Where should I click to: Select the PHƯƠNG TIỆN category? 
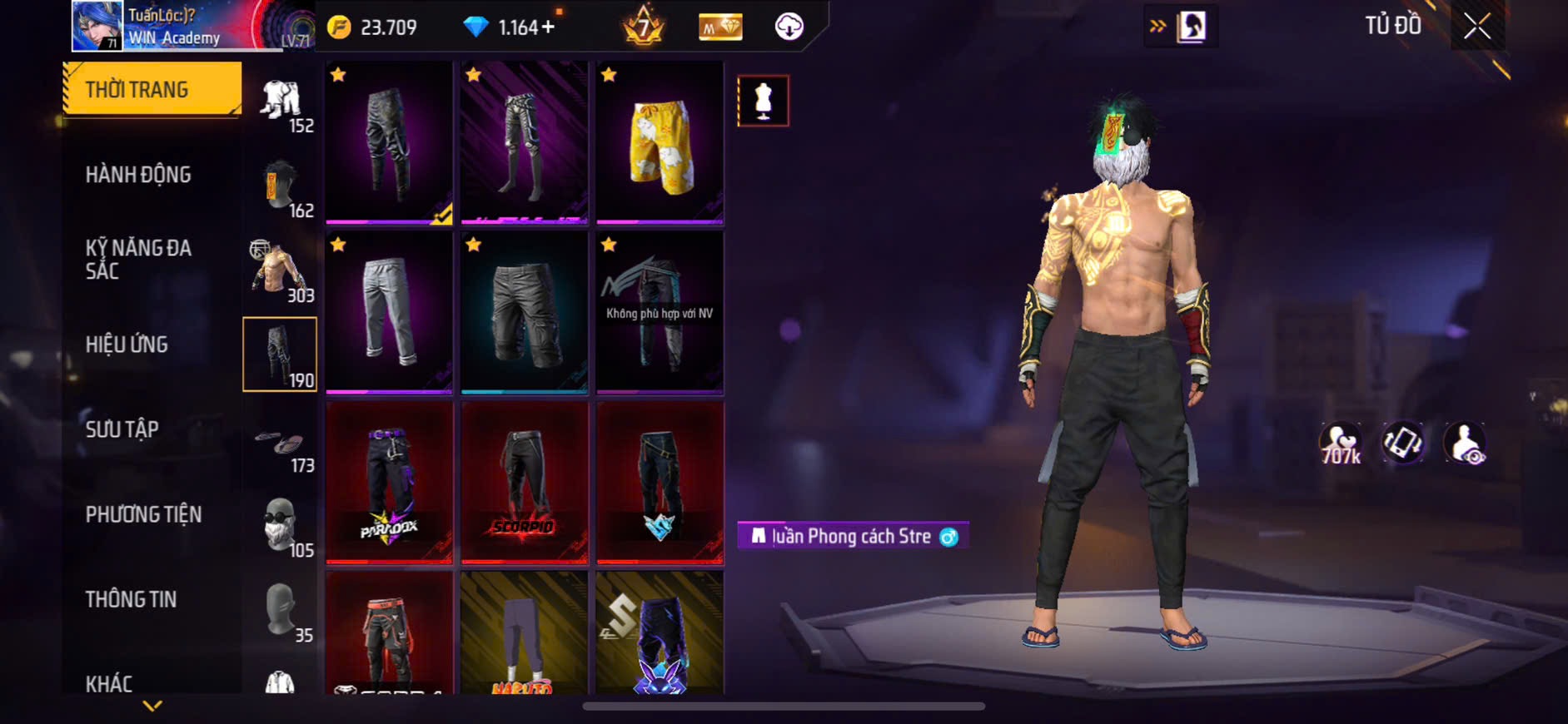pyautogui.click(x=143, y=514)
